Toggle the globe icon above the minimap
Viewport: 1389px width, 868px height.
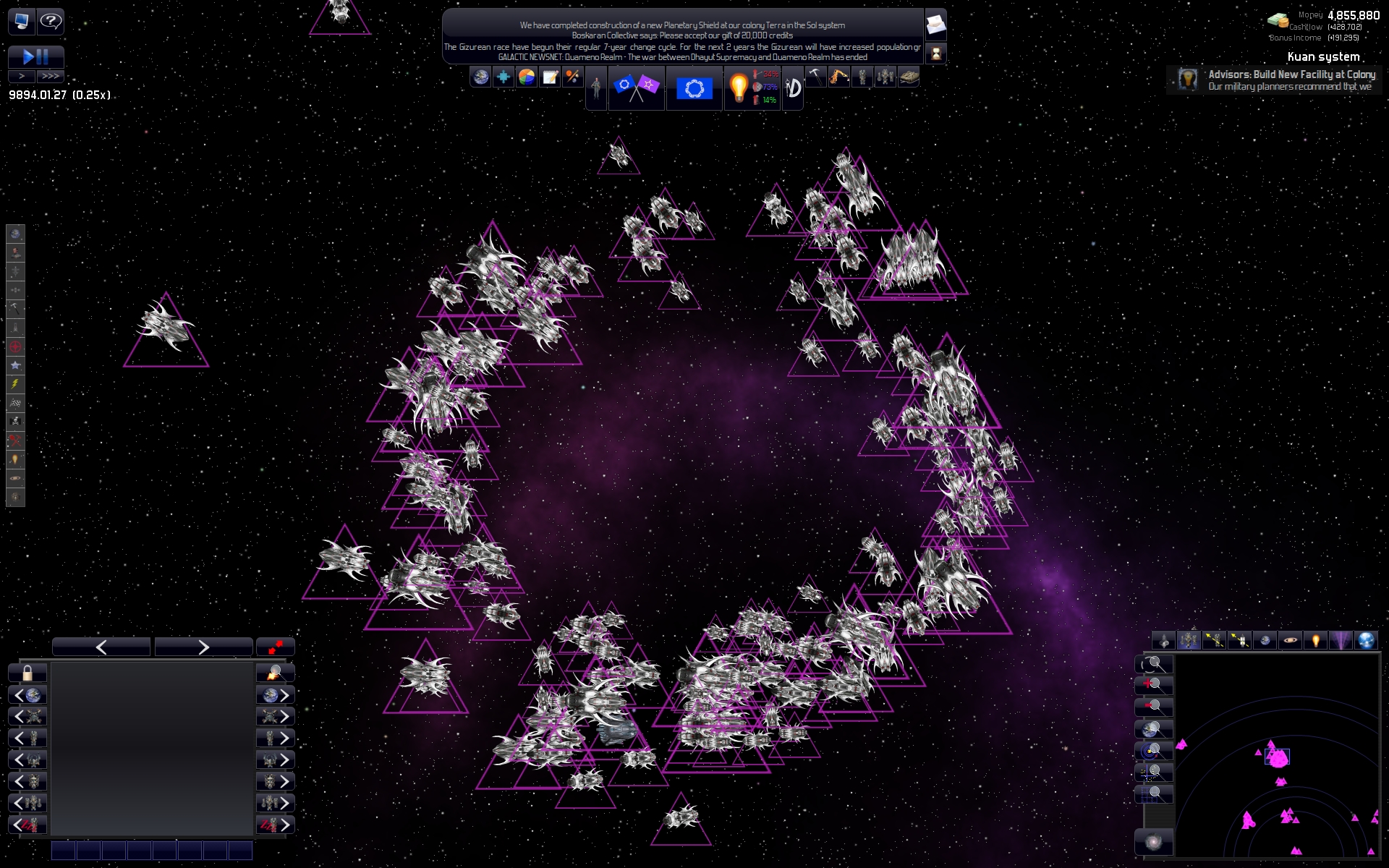click(x=1365, y=640)
